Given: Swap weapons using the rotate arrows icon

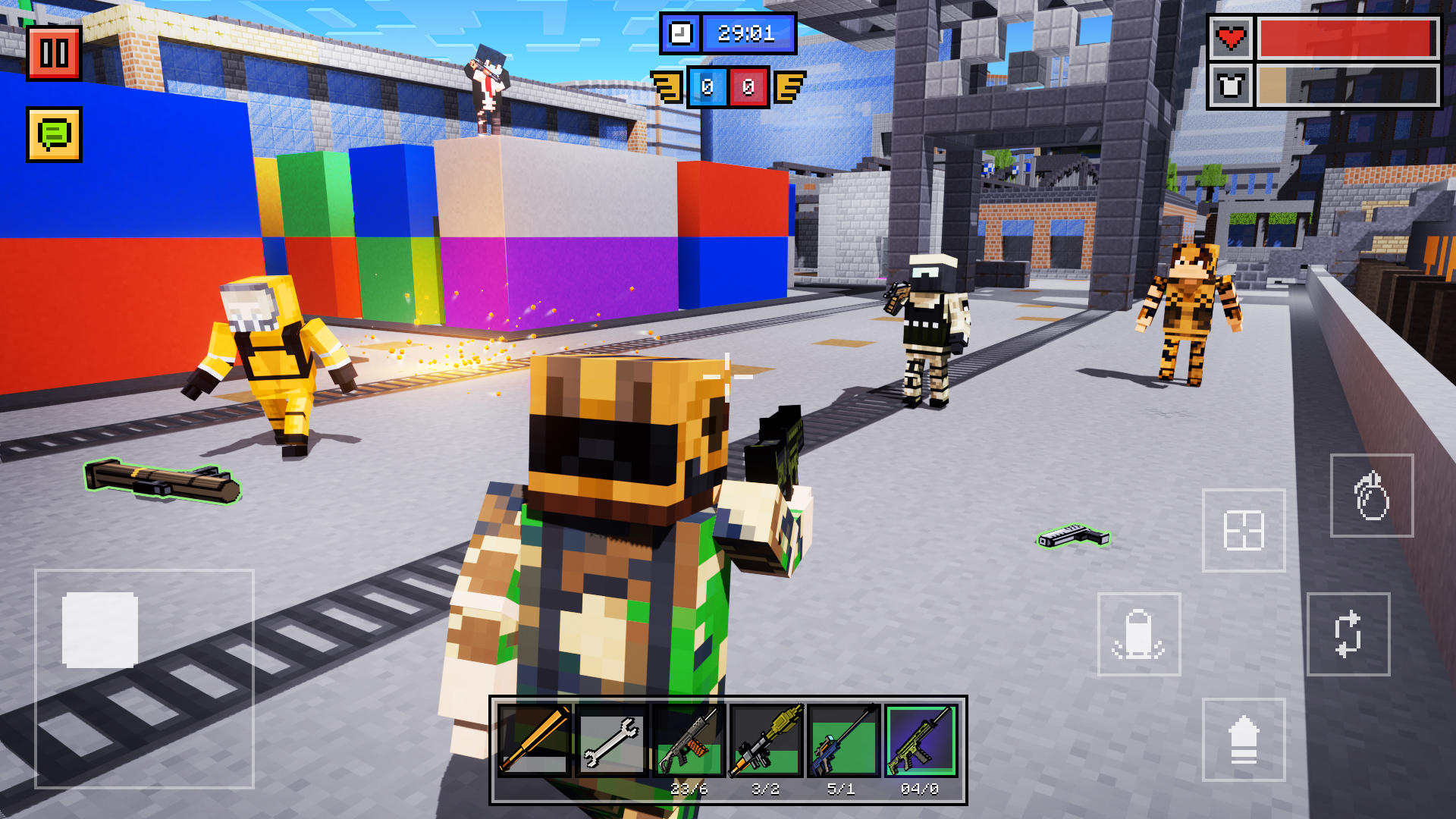Looking at the screenshot, I should (1348, 634).
